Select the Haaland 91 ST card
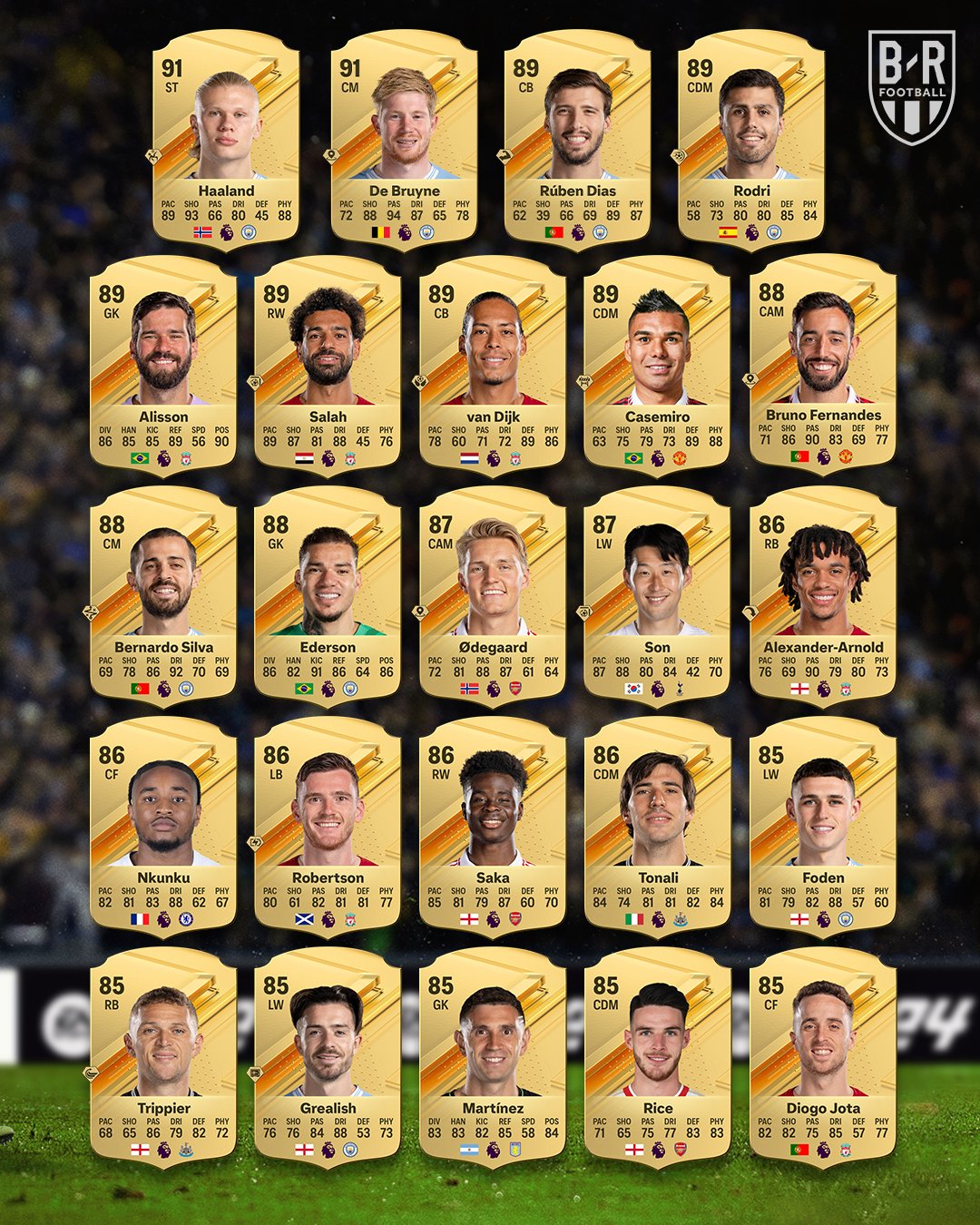 click(x=226, y=136)
